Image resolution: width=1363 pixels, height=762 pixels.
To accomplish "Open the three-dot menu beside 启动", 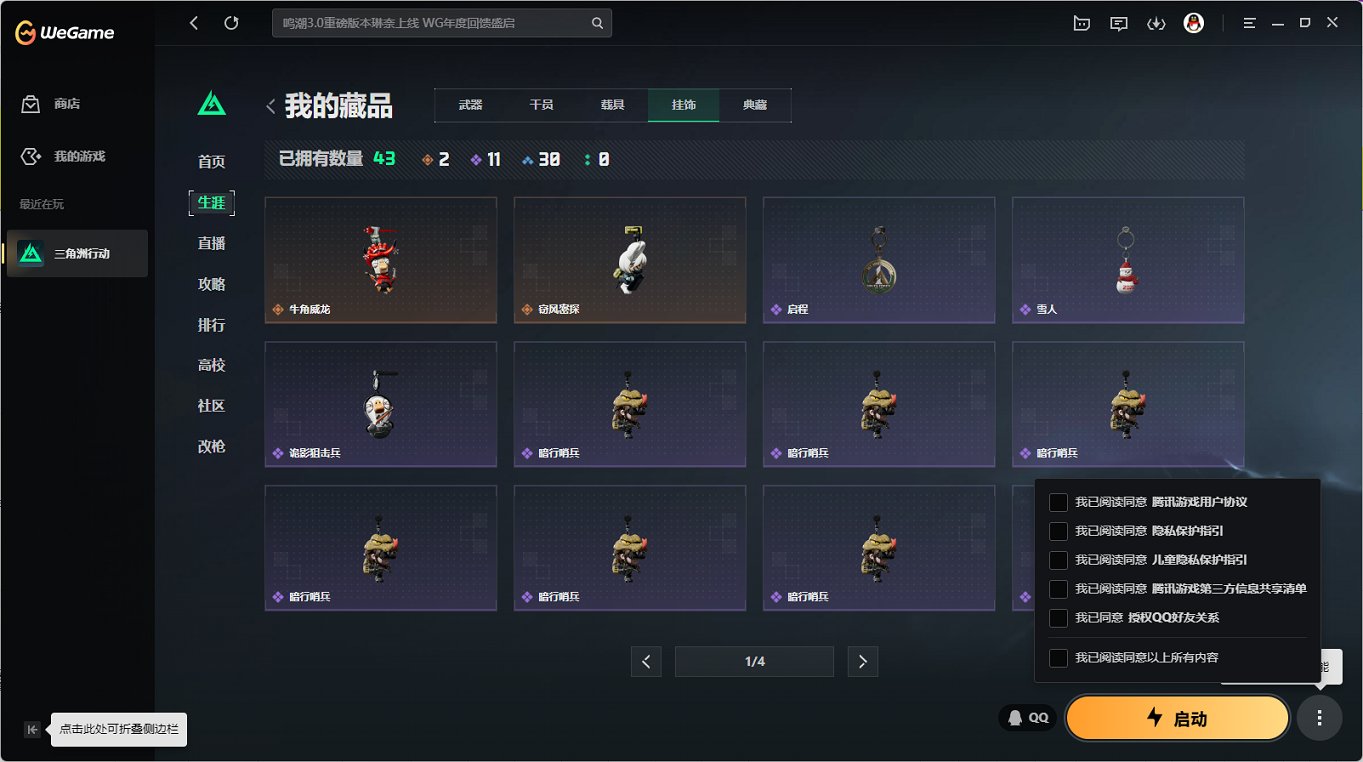I will click(1319, 717).
